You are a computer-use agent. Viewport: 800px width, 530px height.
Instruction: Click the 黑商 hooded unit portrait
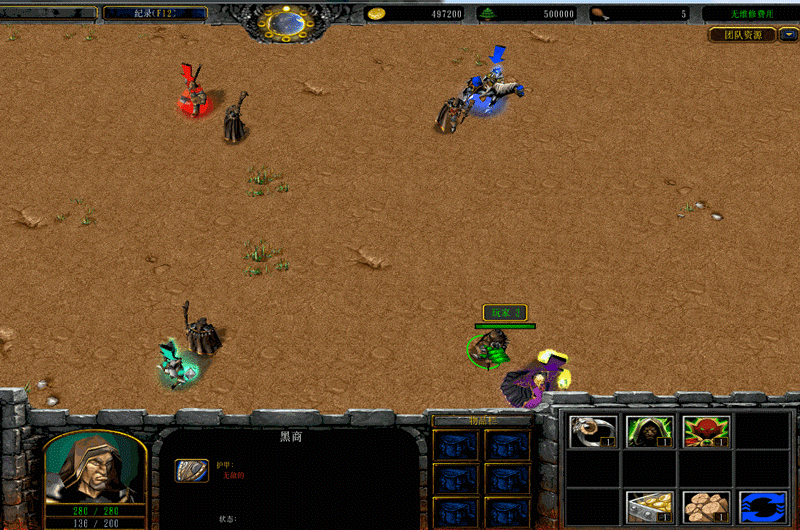(96, 468)
